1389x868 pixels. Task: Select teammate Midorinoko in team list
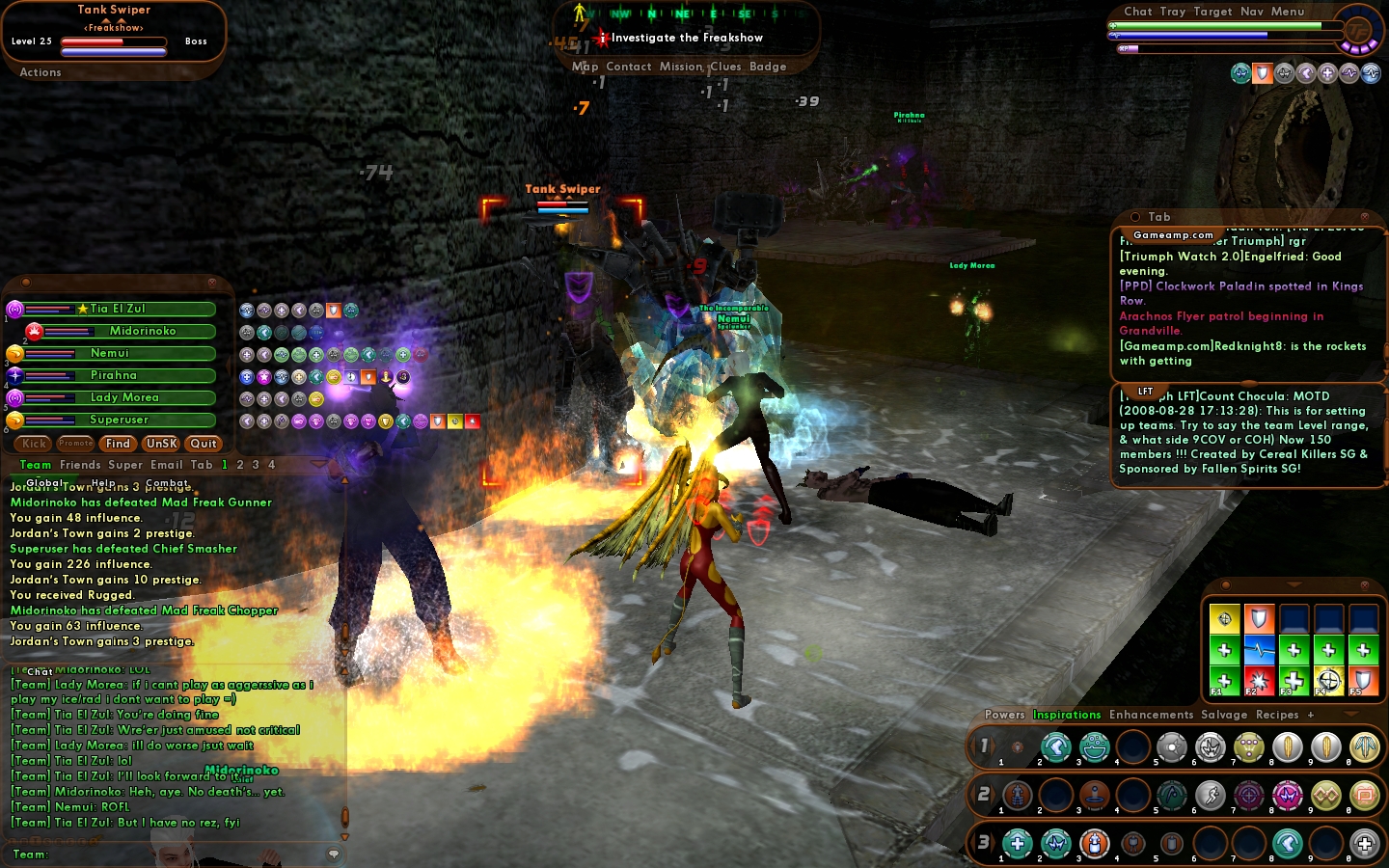click(x=142, y=331)
